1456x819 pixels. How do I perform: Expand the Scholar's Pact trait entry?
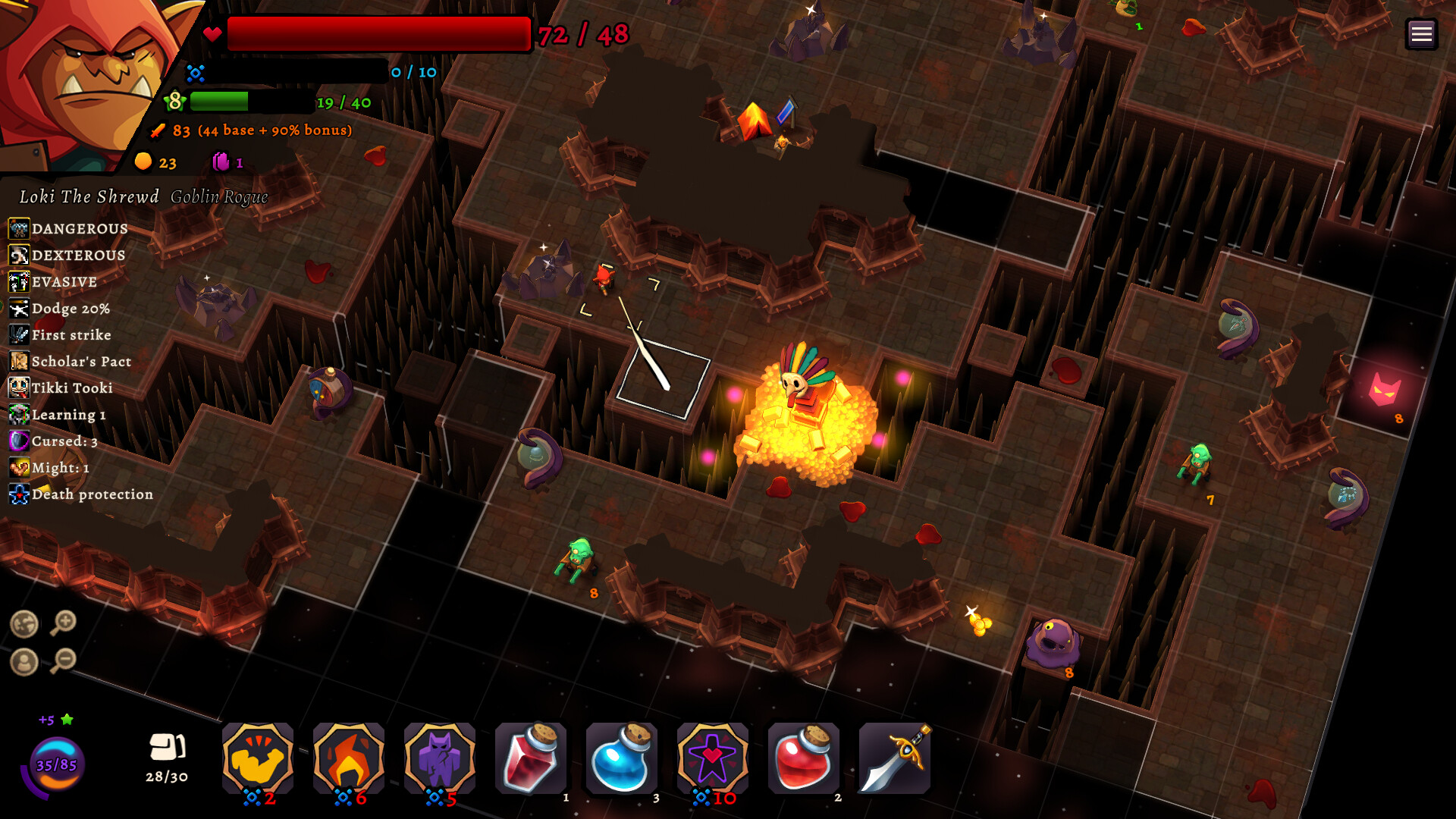(x=17, y=362)
